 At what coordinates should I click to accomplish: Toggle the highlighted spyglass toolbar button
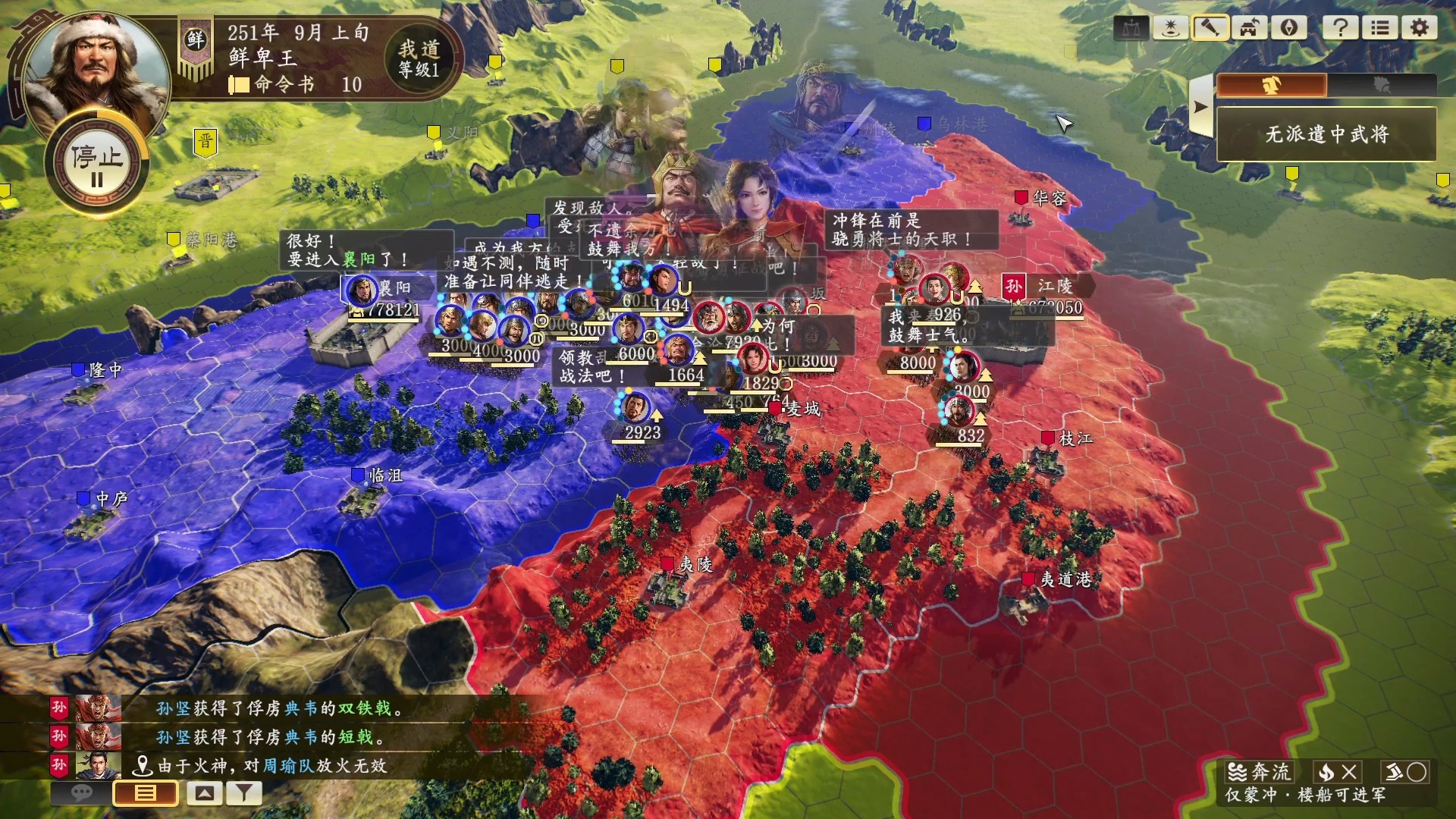point(1210,28)
